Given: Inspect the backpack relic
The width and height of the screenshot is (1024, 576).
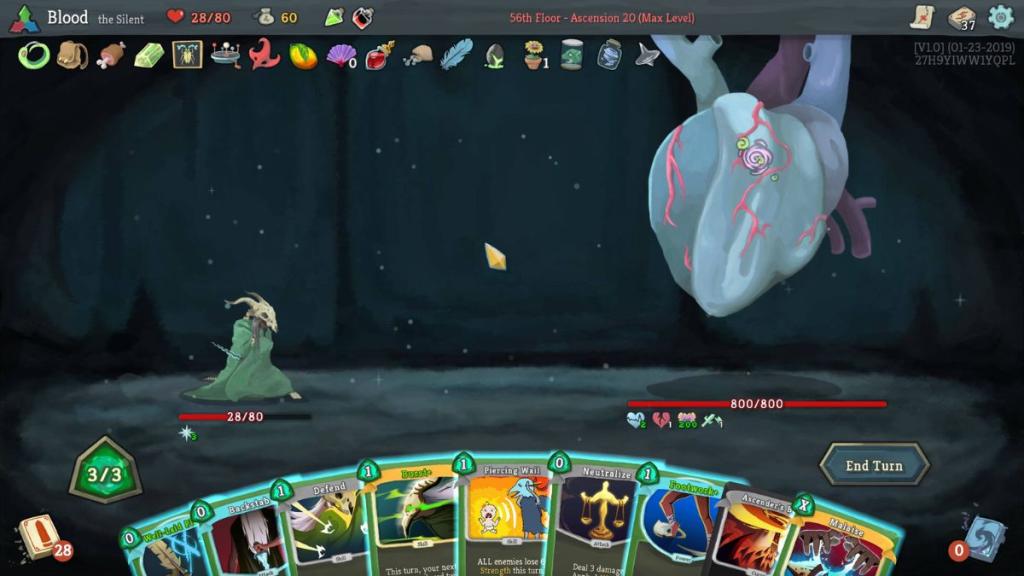Looking at the screenshot, I should [72, 55].
